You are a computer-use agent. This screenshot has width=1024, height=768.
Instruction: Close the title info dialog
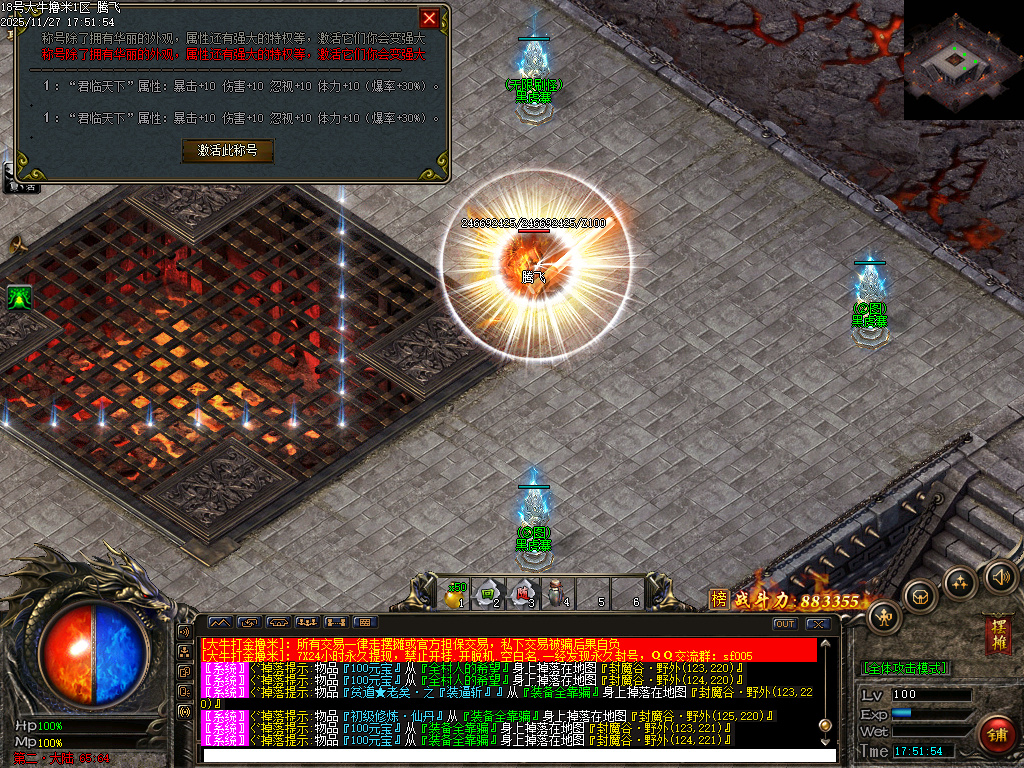[429, 18]
